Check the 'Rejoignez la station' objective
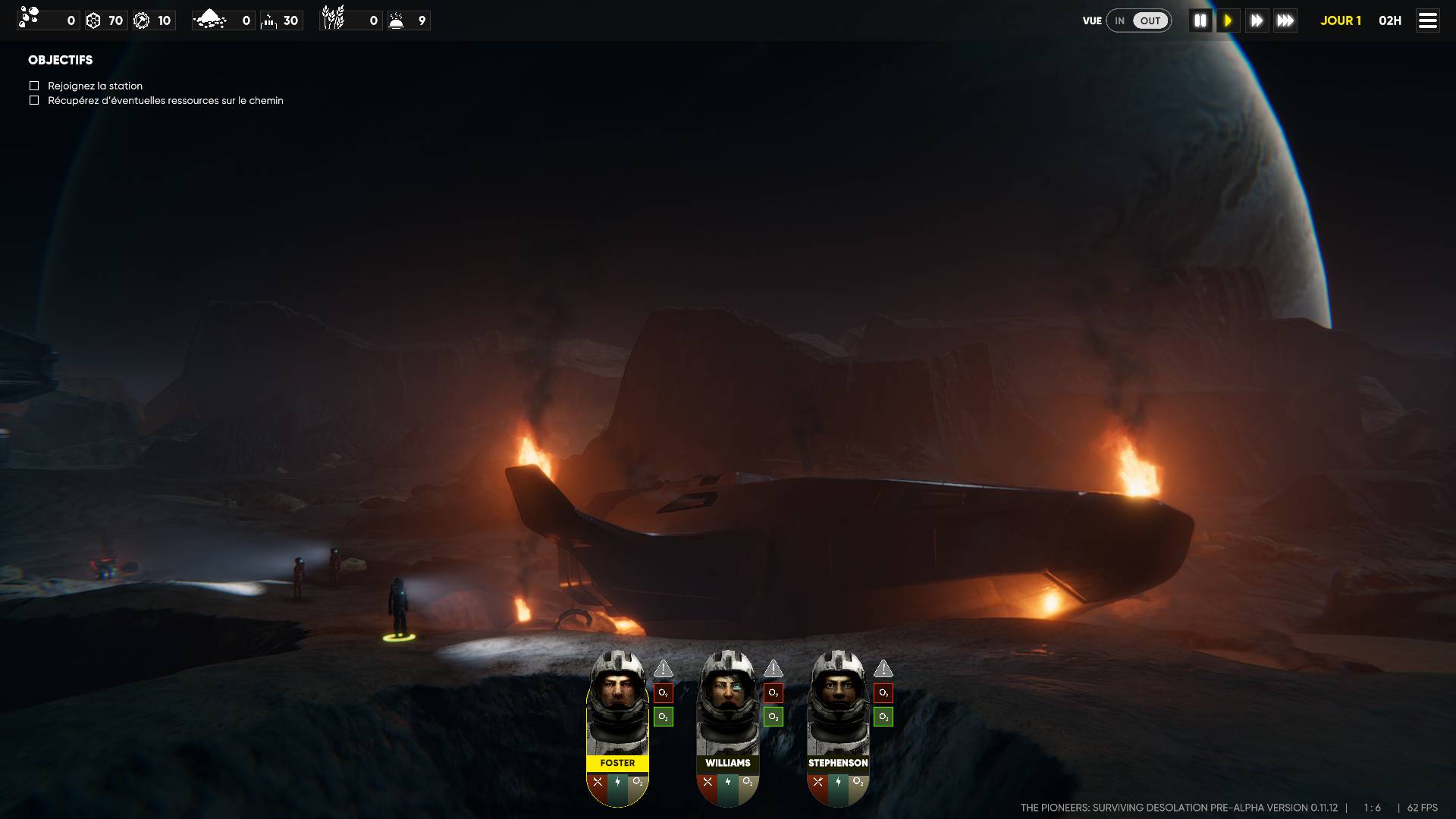The height and width of the screenshot is (819, 1456). [34, 86]
